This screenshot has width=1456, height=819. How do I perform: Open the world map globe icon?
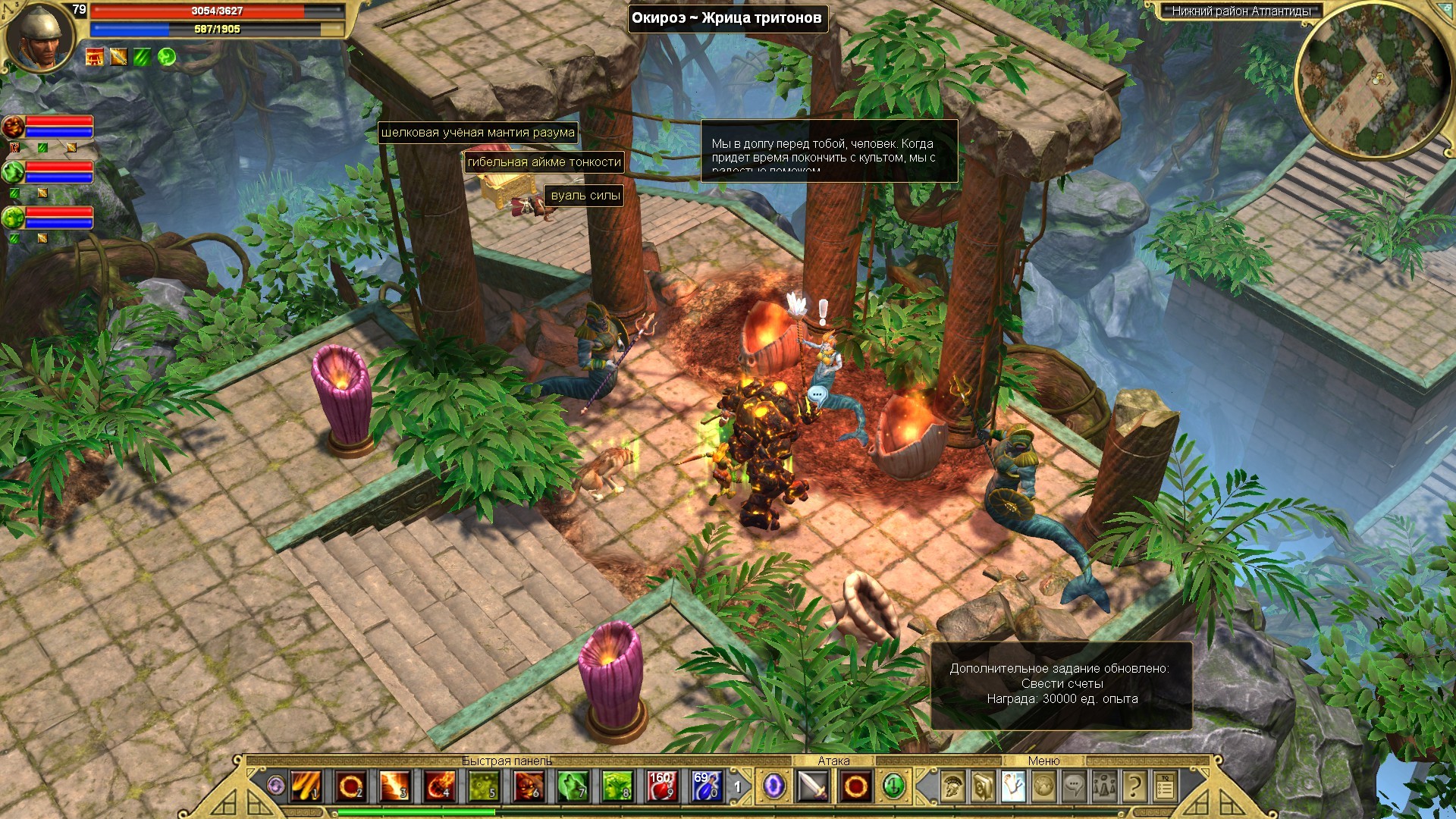tap(1043, 787)
